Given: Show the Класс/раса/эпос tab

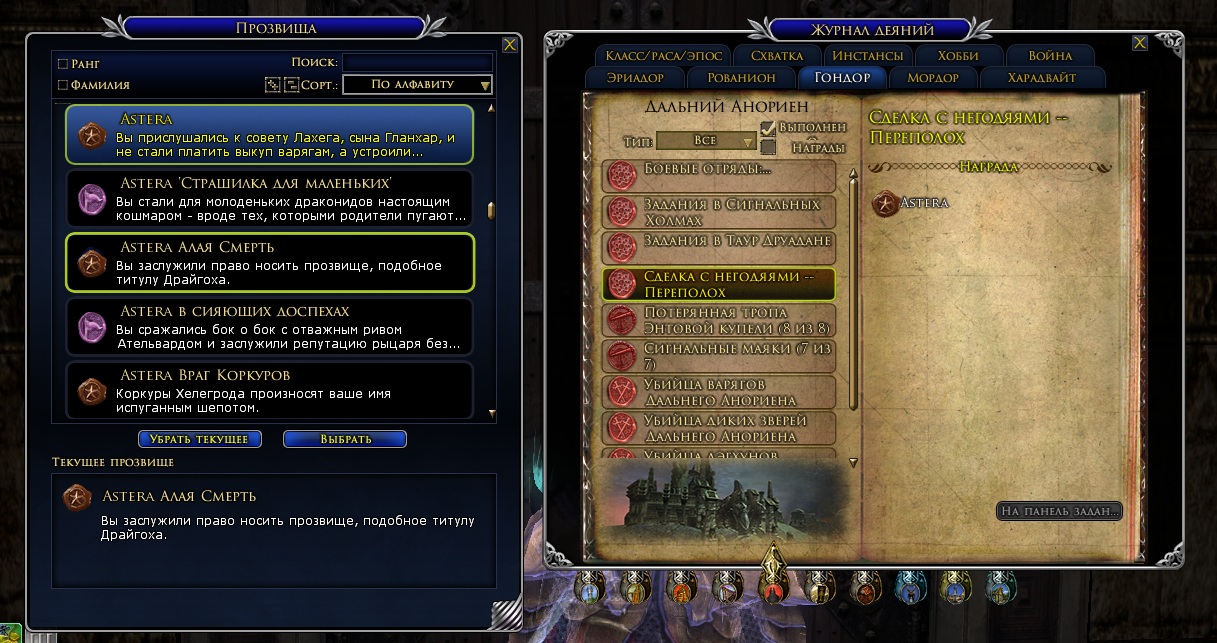Looking at the screenshot, I should 661,56.
